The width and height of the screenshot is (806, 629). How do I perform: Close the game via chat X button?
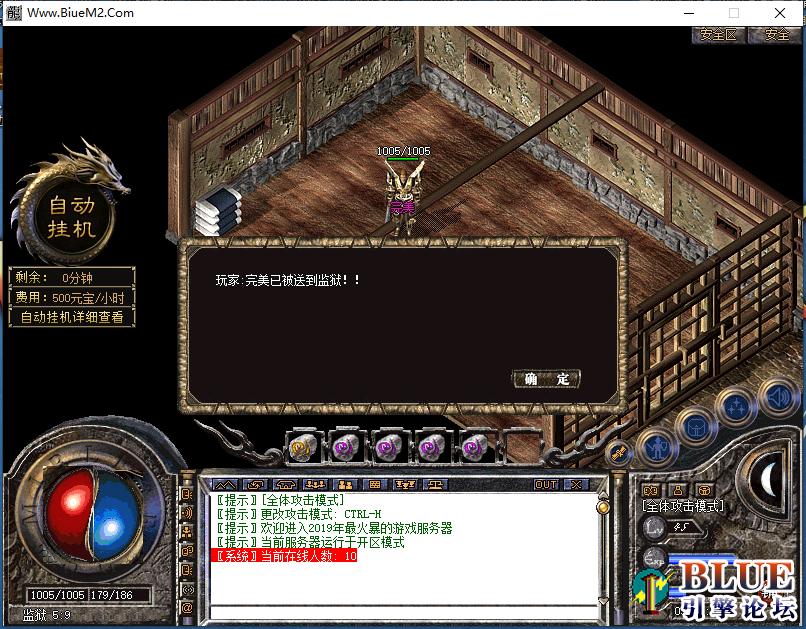[575, 484]
